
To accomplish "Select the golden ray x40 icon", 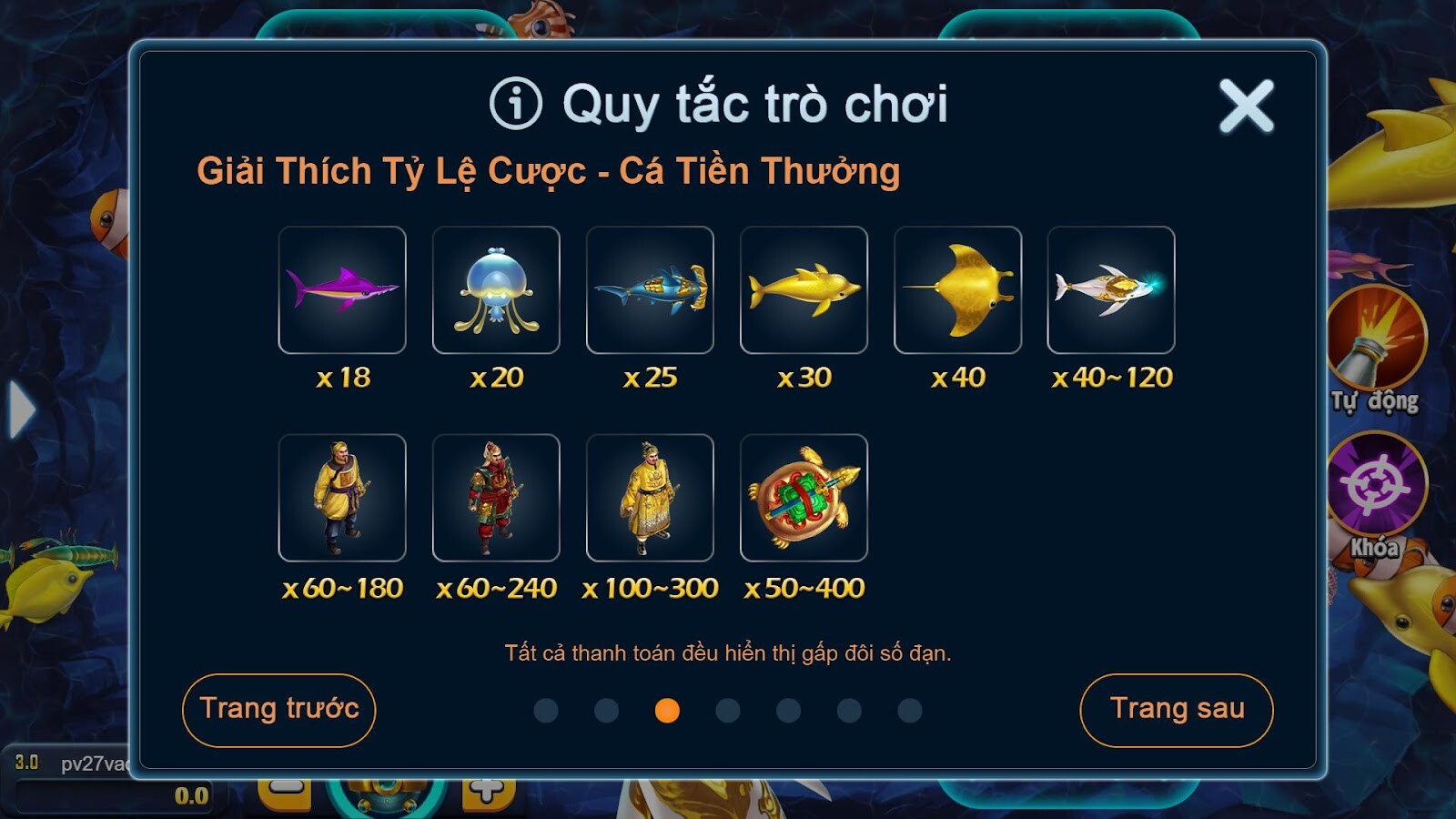I will point(956,291).
